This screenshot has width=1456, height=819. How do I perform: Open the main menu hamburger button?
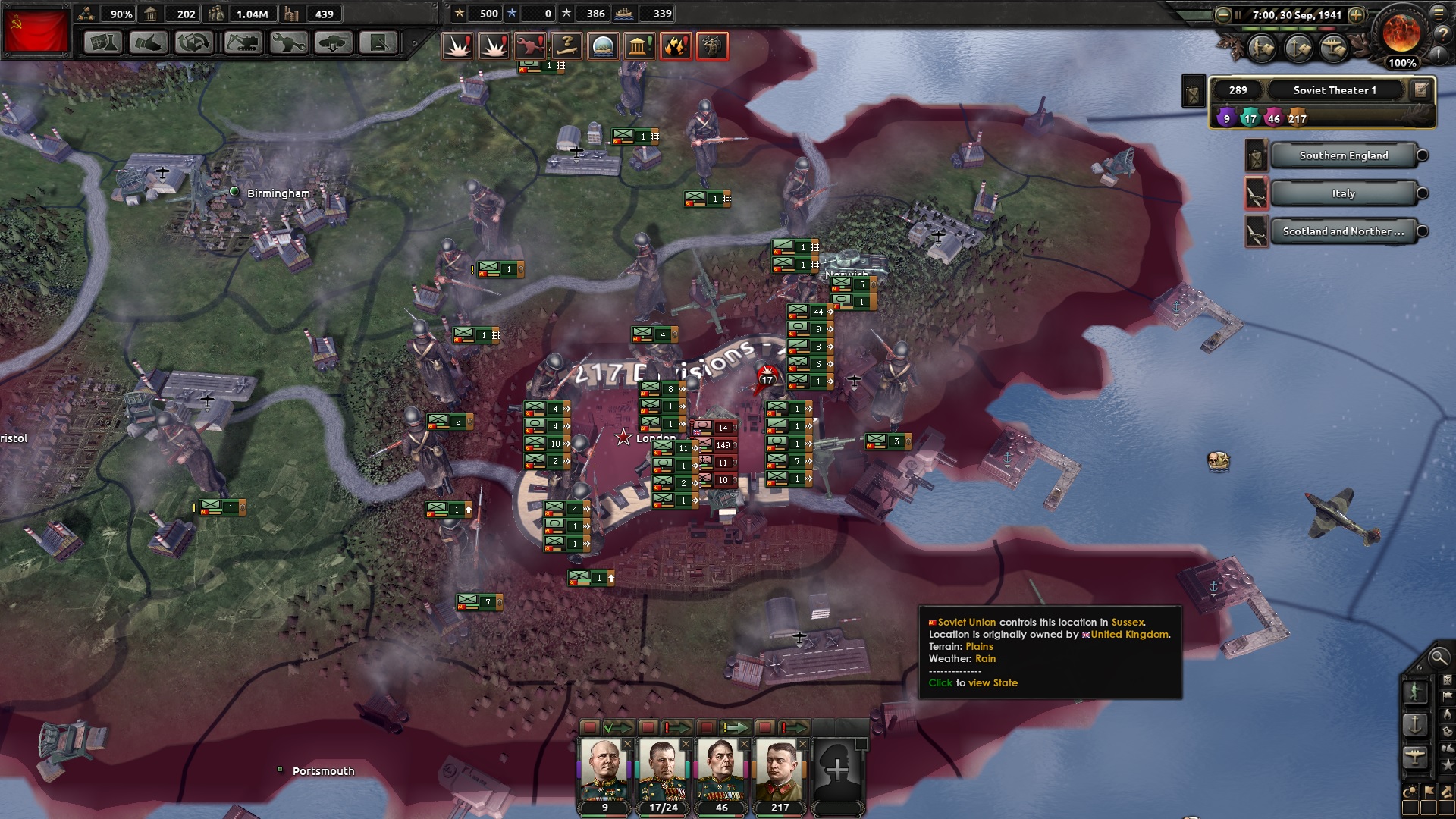[x=1439, y=14]
